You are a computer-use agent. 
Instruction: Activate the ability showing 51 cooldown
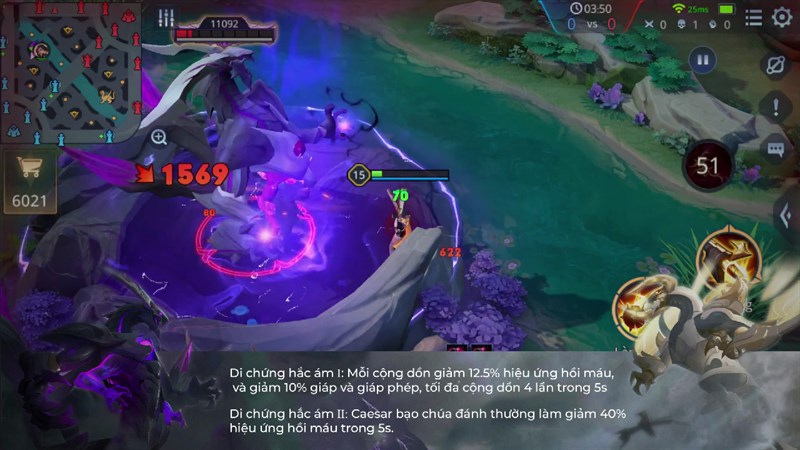(708, 166)
